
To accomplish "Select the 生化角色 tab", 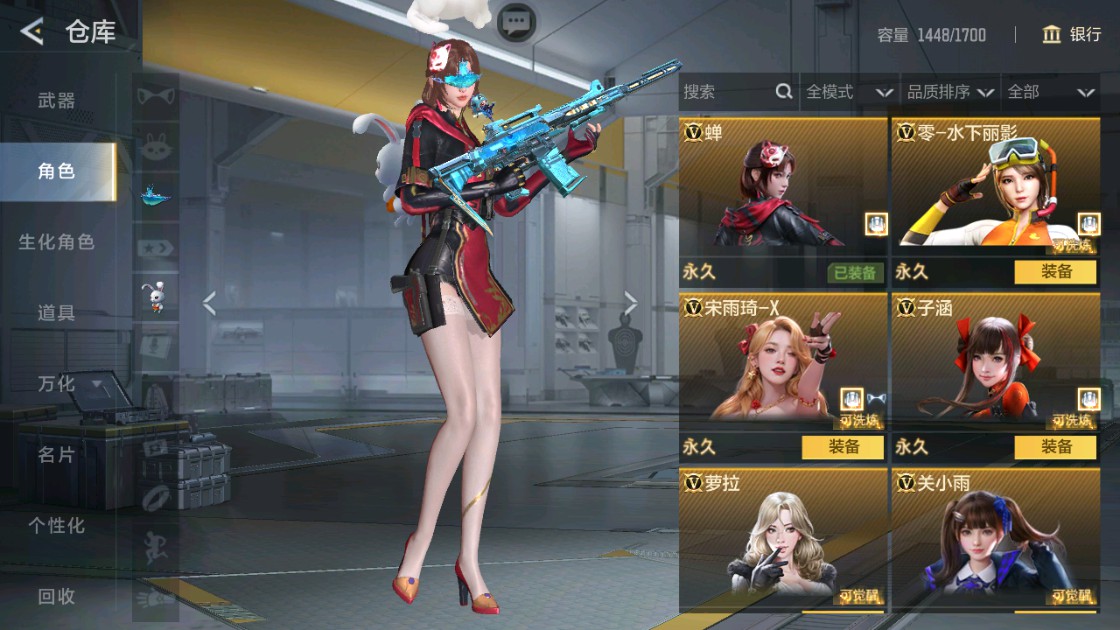I will pos(56,242).
